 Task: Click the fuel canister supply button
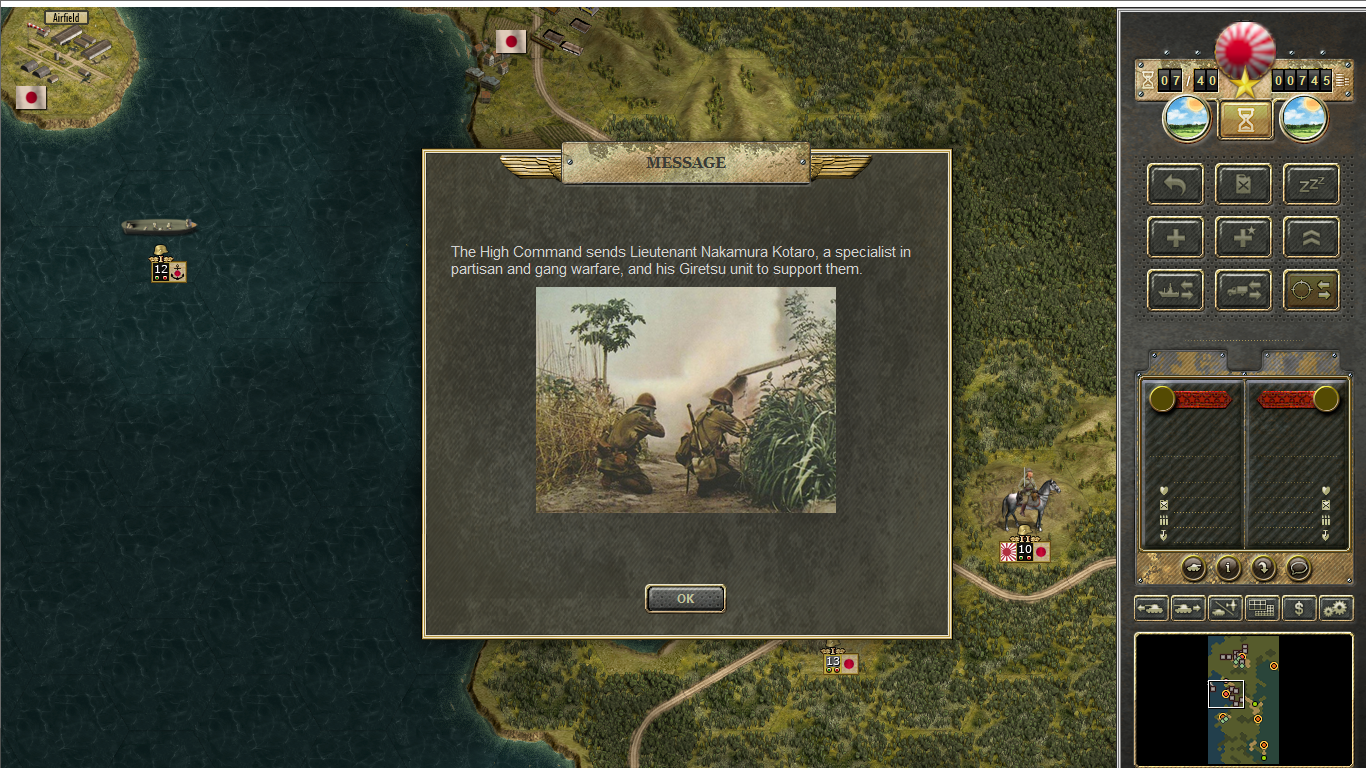point(1243,184)
